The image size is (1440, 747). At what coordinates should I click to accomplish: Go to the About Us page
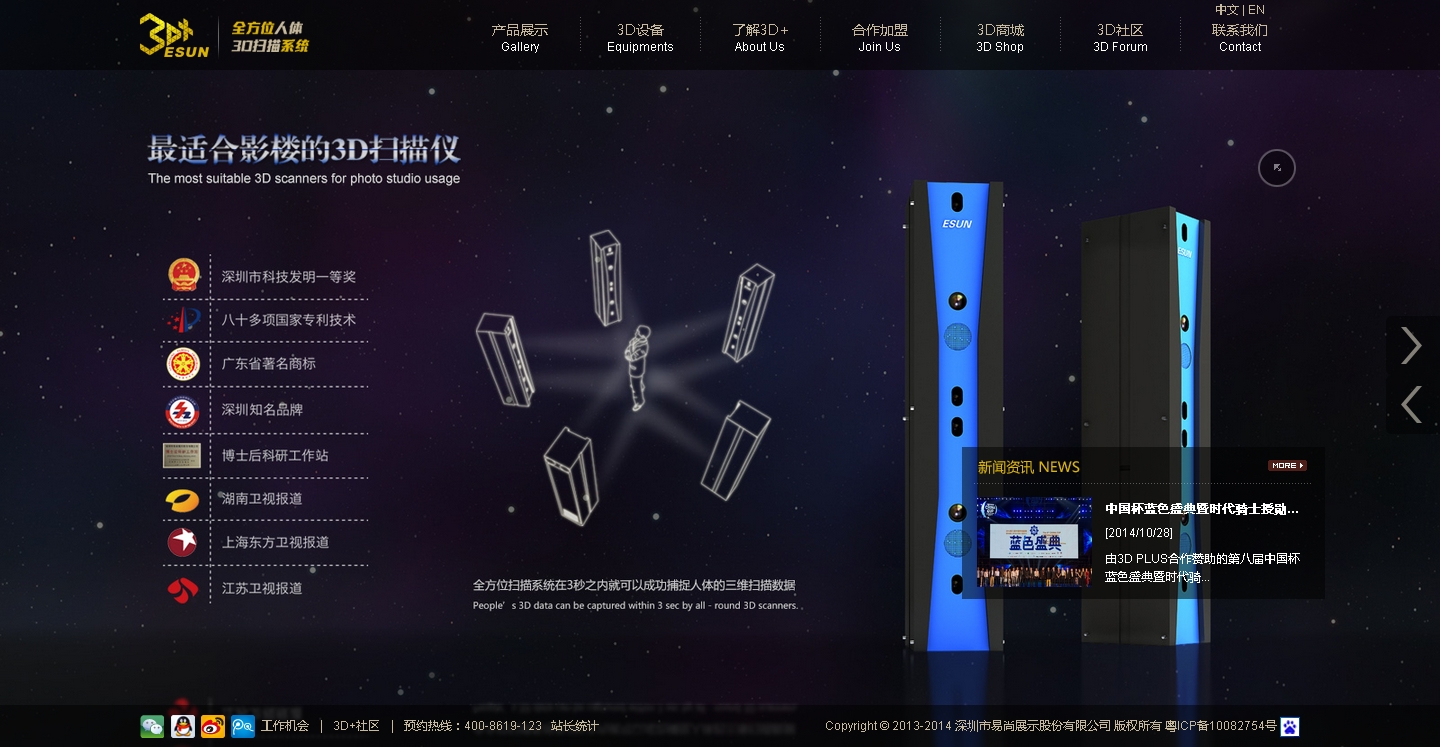(760, 38)
